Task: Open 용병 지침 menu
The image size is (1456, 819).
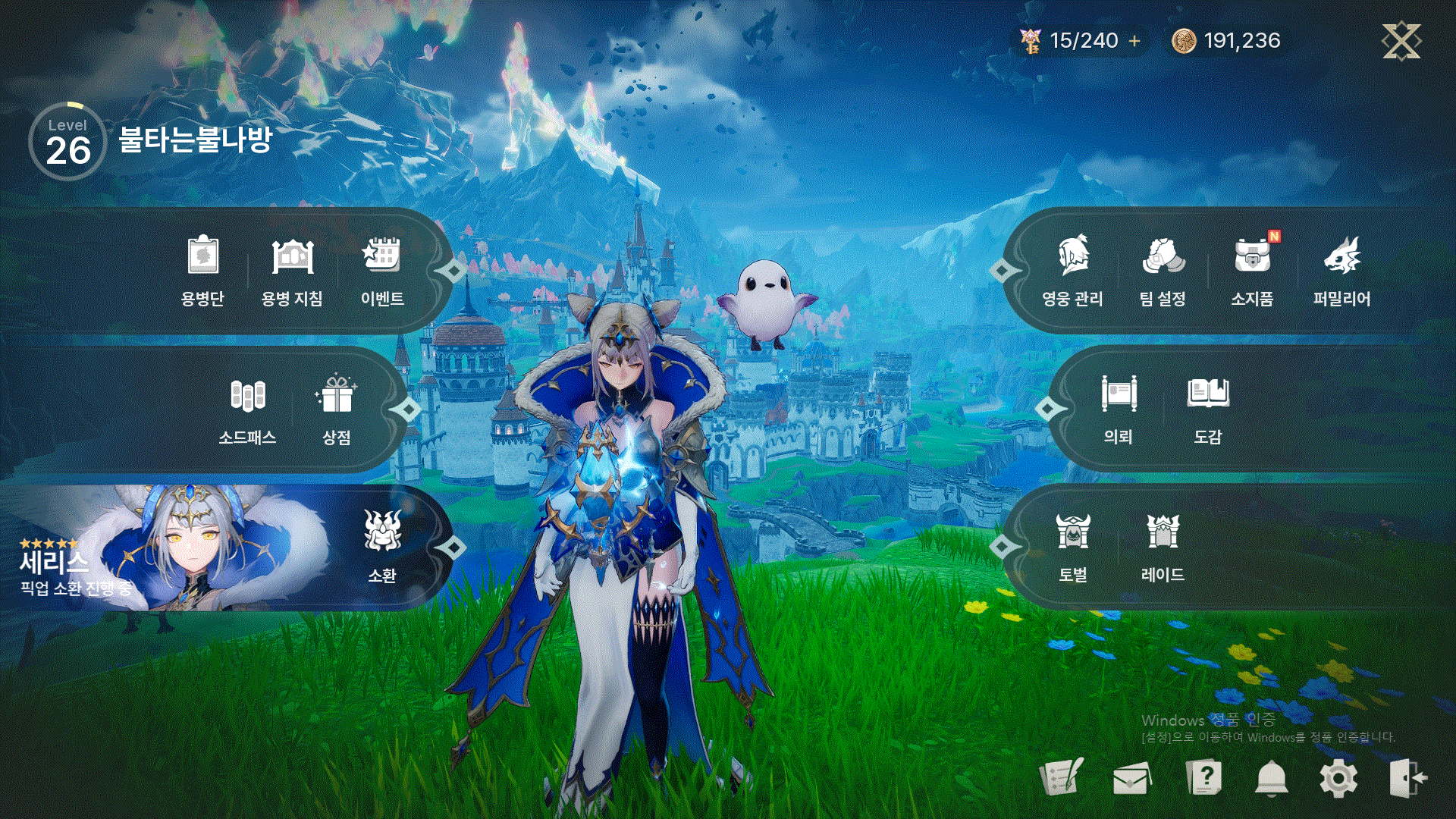Action: pos(292,269)
